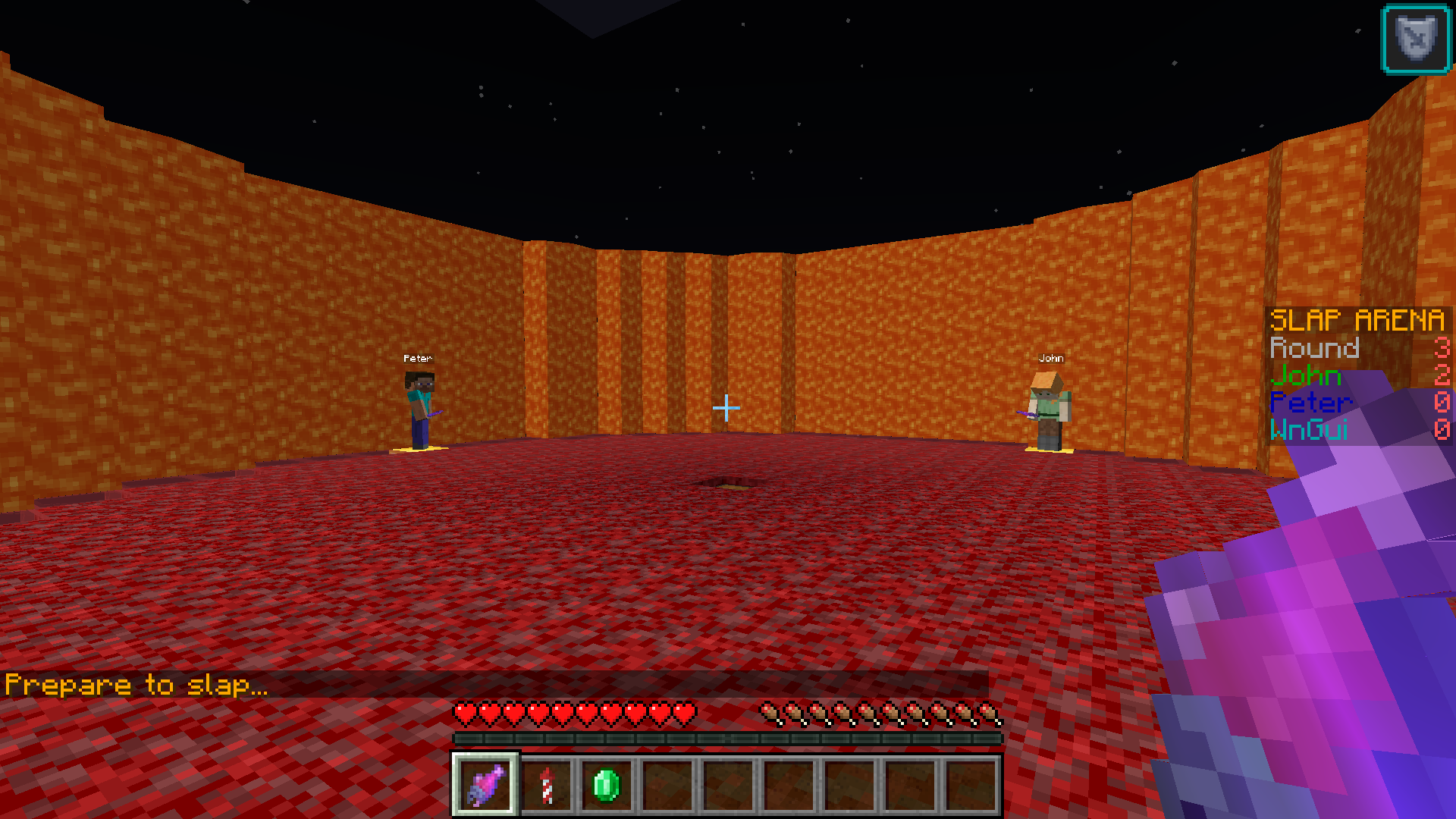This screenshot has height=819, width=1456.
Task: Expand the Round entry on the scoreboard
Action: [x=1316, y=348]
